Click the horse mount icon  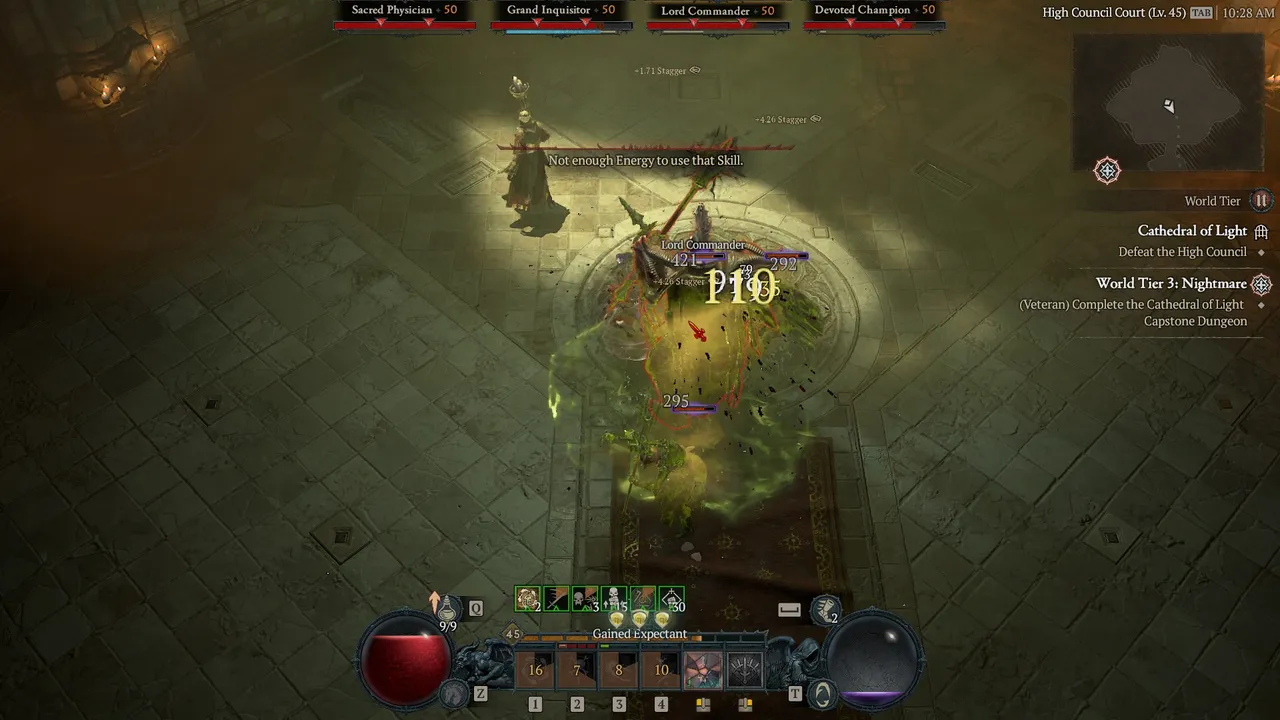[456, 691]
